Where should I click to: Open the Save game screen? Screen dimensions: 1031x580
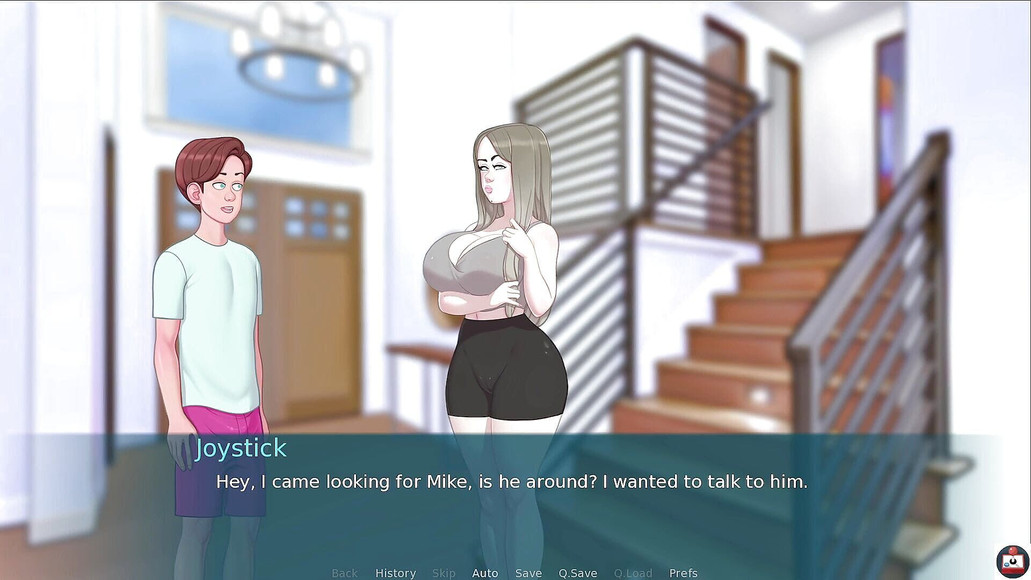click(x=528, y=573)
